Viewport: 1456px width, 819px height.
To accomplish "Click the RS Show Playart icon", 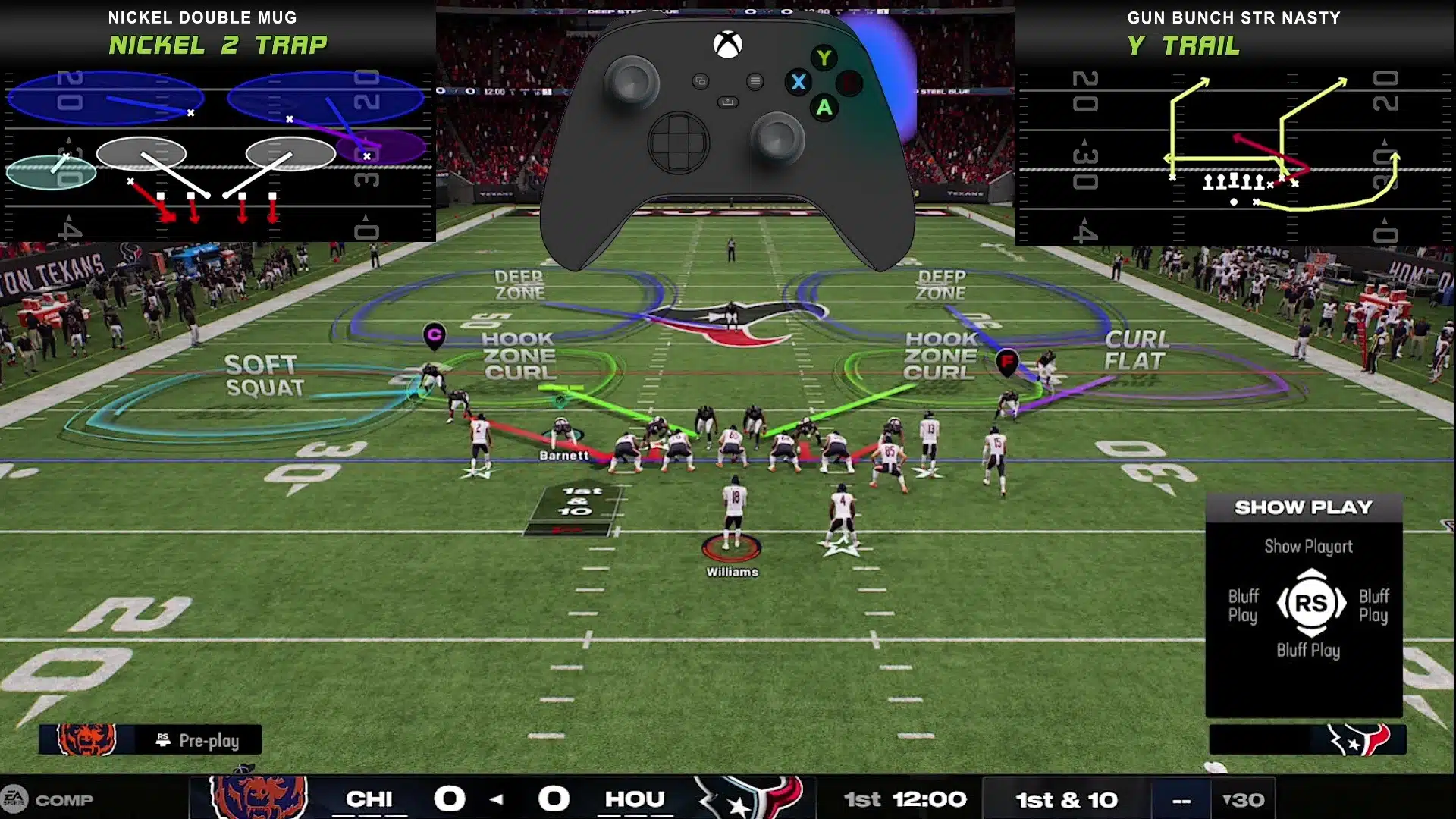I will pyautogui.click(x=1311, y=603).
